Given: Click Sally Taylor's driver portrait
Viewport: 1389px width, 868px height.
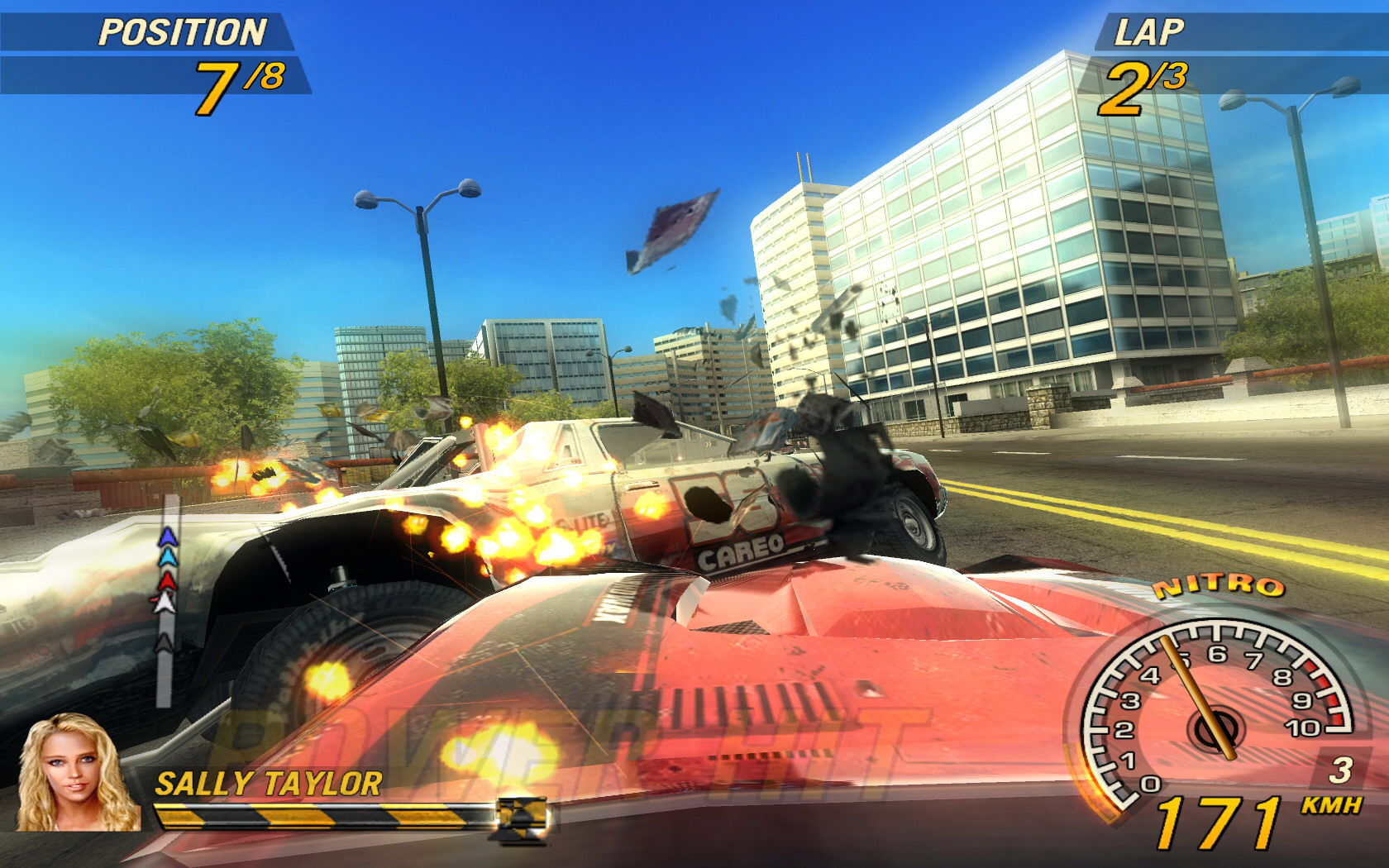Looking at the screenshot, I should (76, 772).
